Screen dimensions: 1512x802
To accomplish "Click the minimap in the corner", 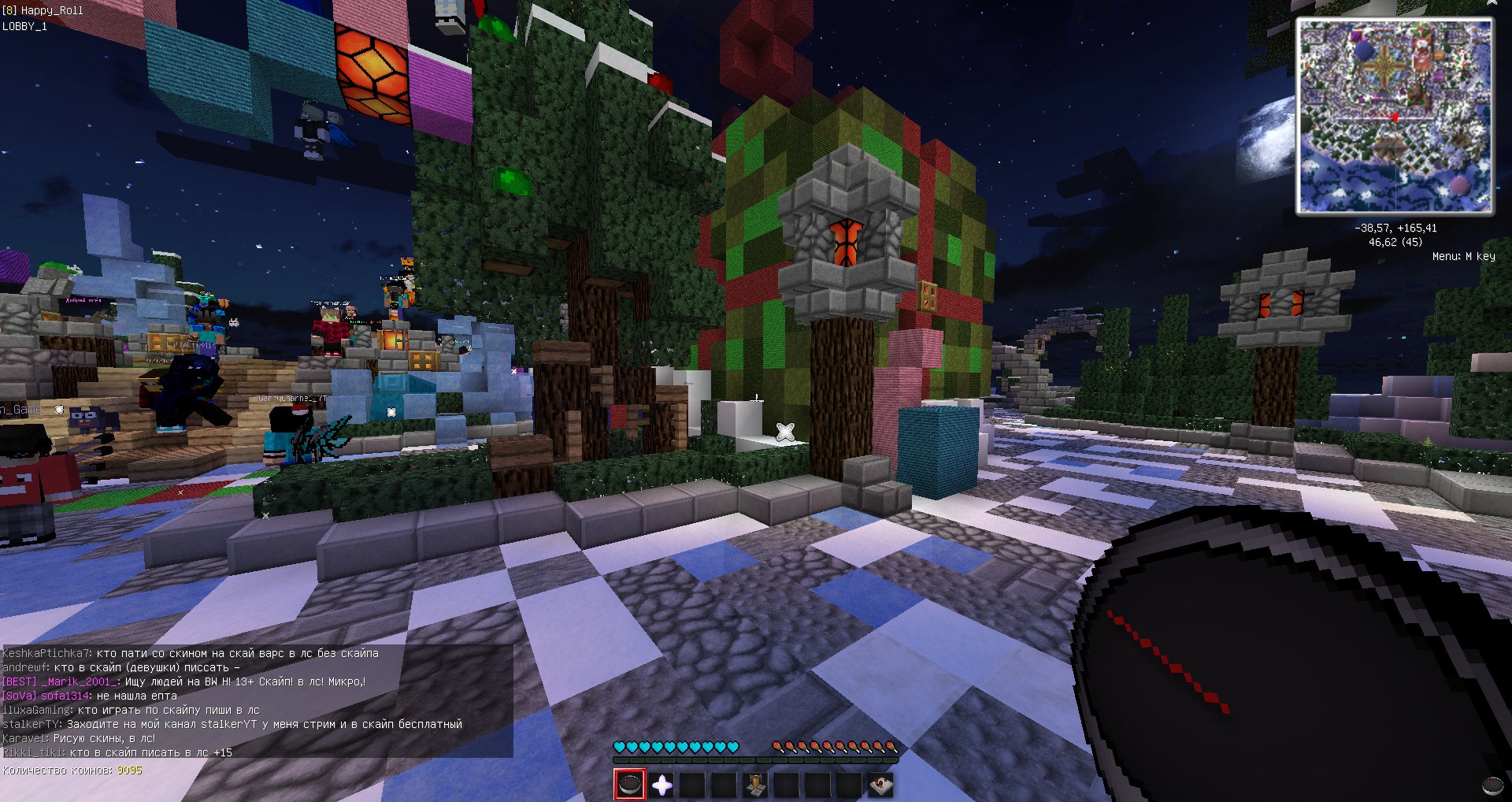I will coord(1394,116).
